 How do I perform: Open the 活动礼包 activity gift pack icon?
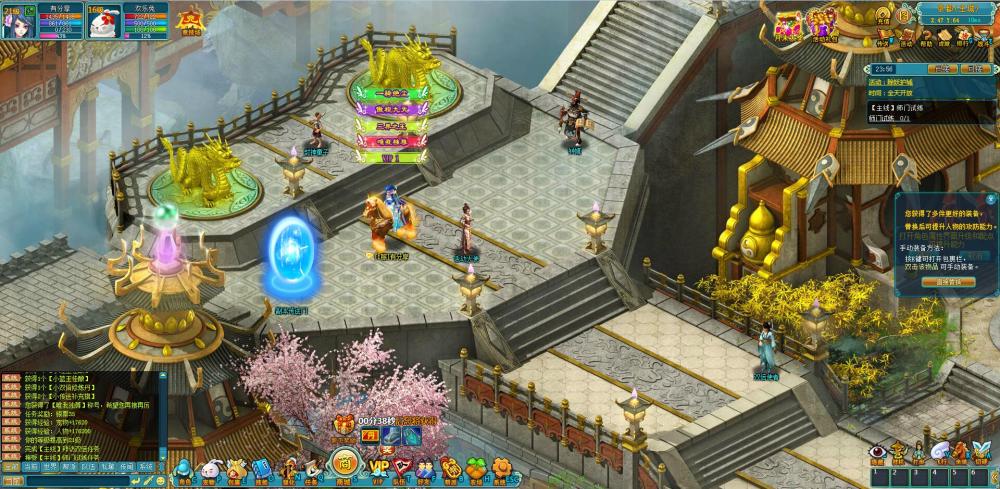[x=822, y=22]
